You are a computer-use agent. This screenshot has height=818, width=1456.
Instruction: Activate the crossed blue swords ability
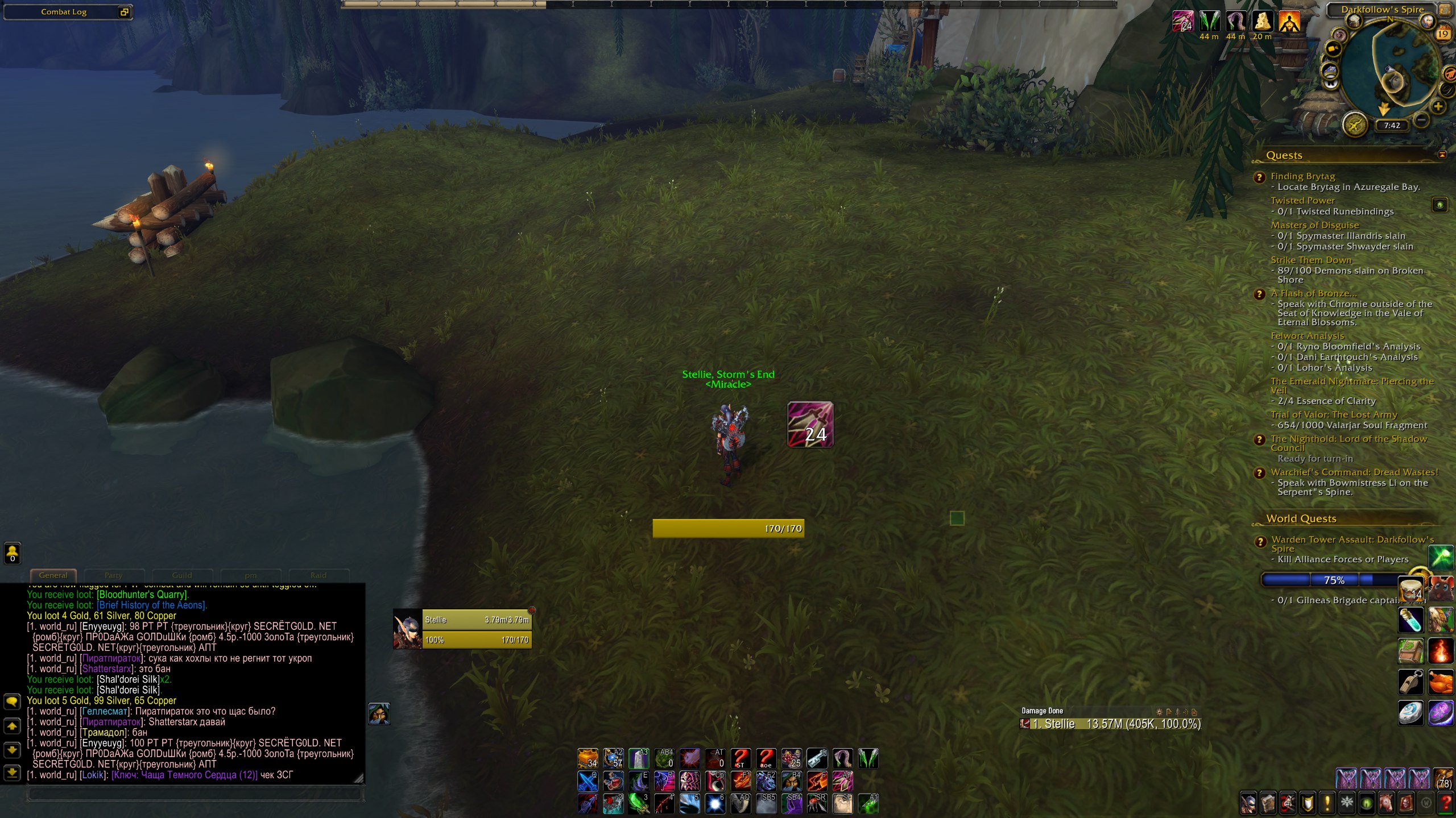click(x=588, y=782)
